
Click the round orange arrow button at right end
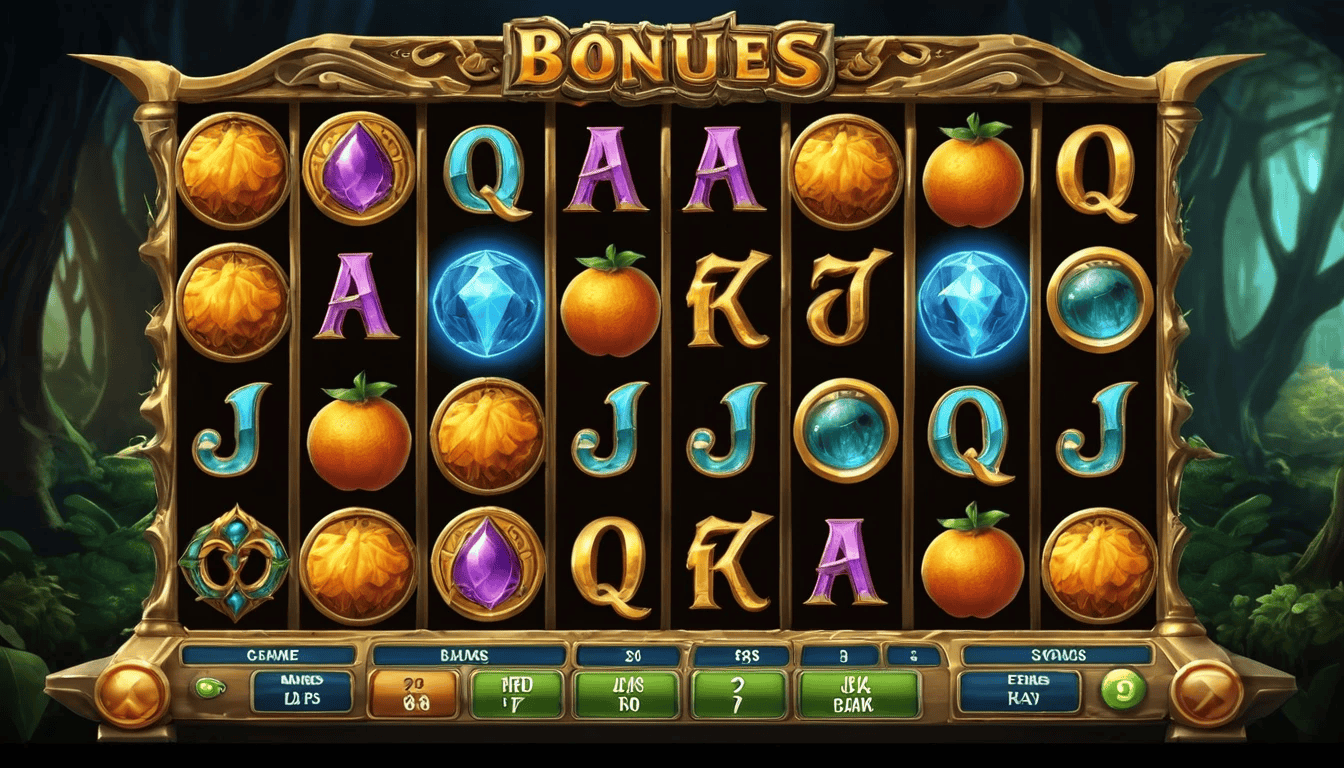[x=1206, y=693]
